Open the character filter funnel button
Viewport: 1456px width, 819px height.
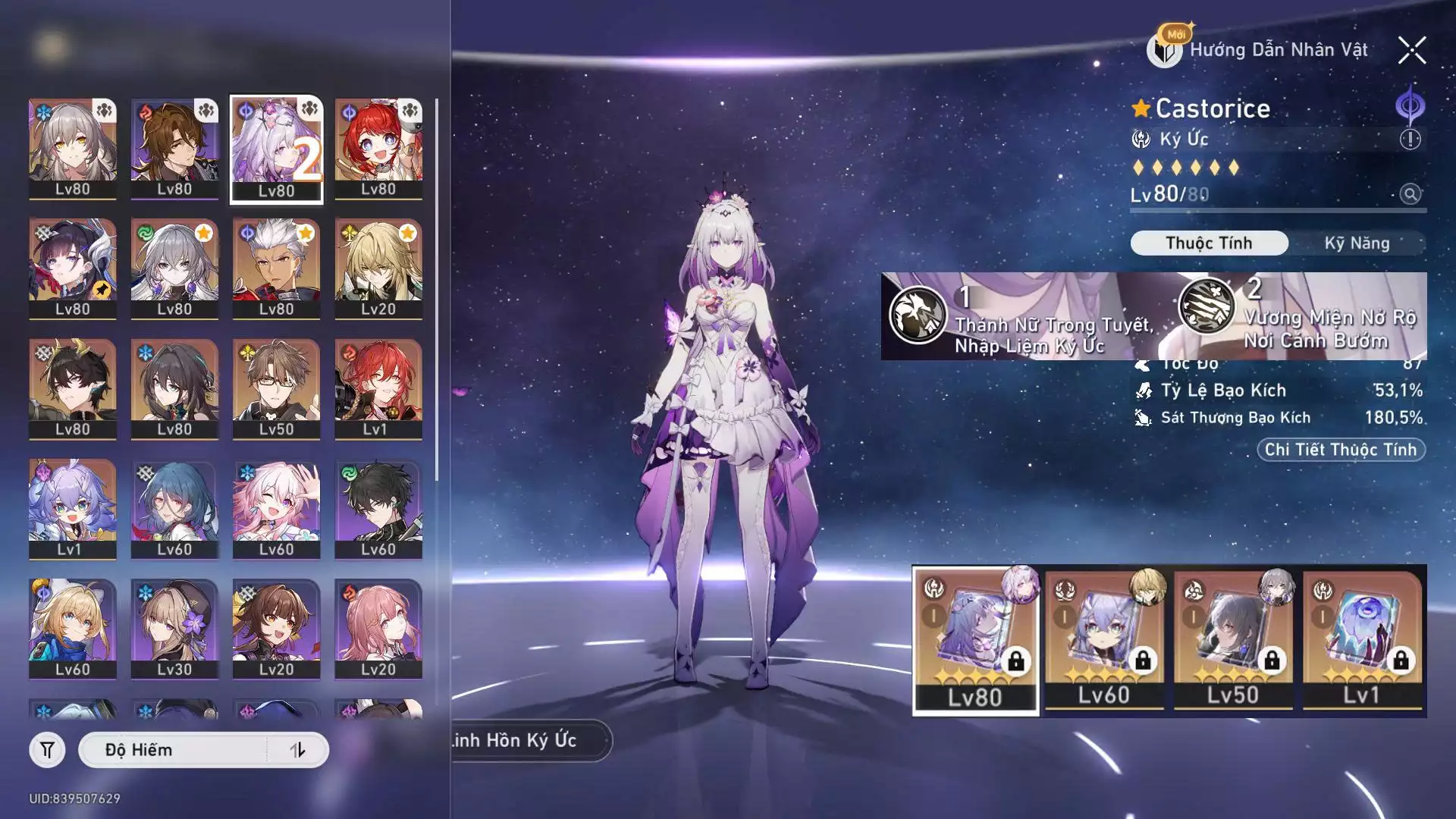tap(47, 750)
